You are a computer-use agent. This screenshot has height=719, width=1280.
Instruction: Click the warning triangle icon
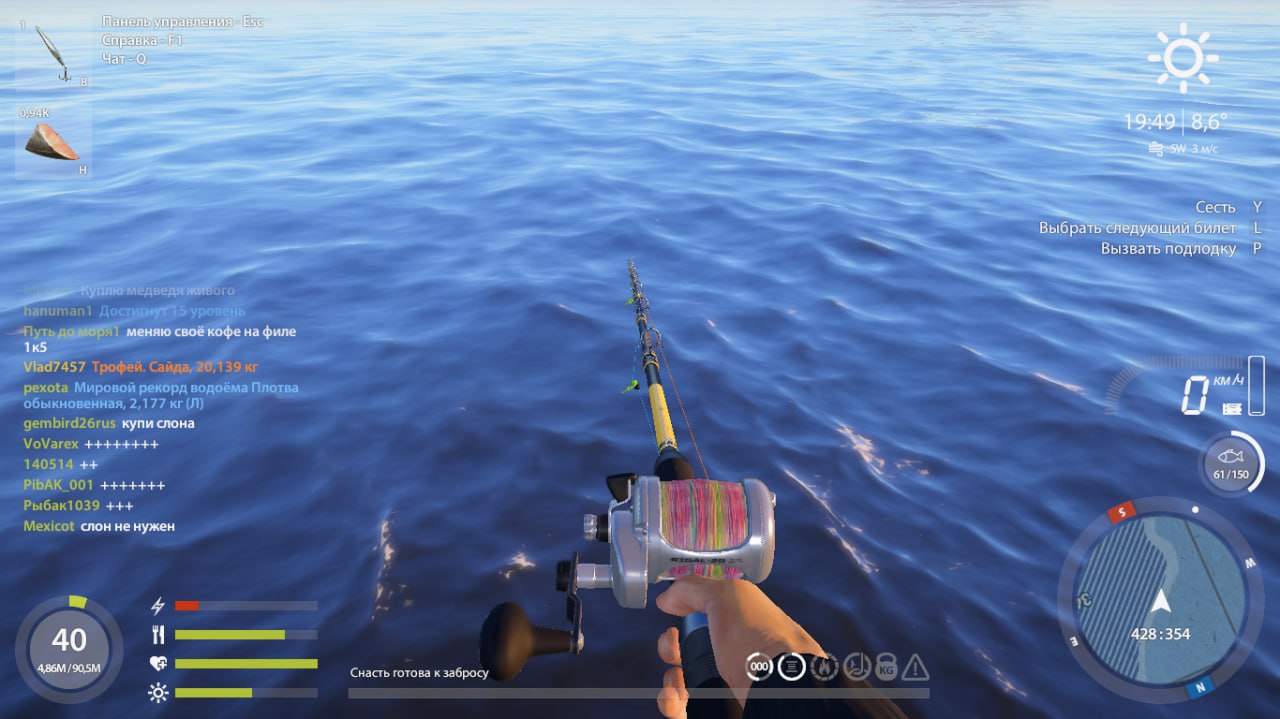(x=916, y=666)
